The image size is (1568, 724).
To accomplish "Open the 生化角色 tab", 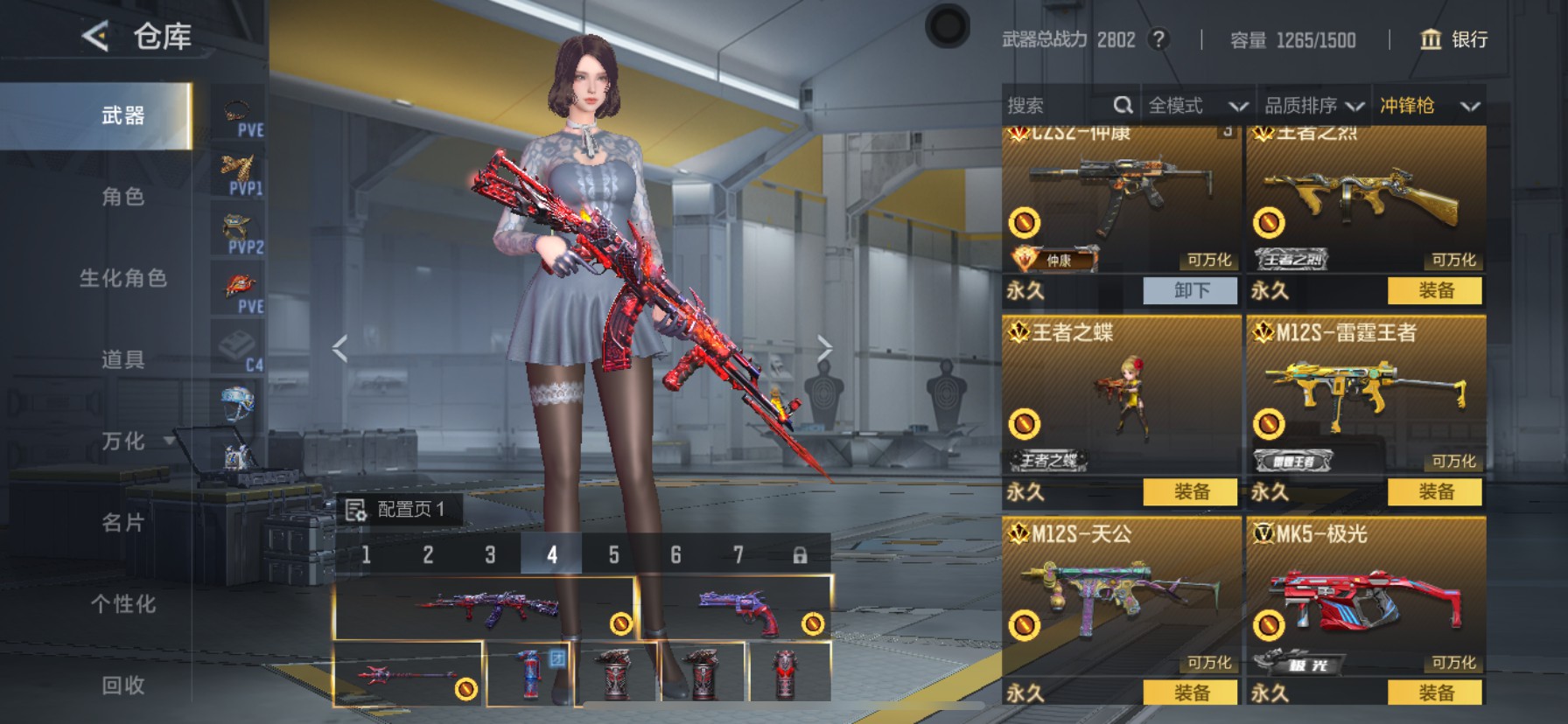I will (122, 278).
